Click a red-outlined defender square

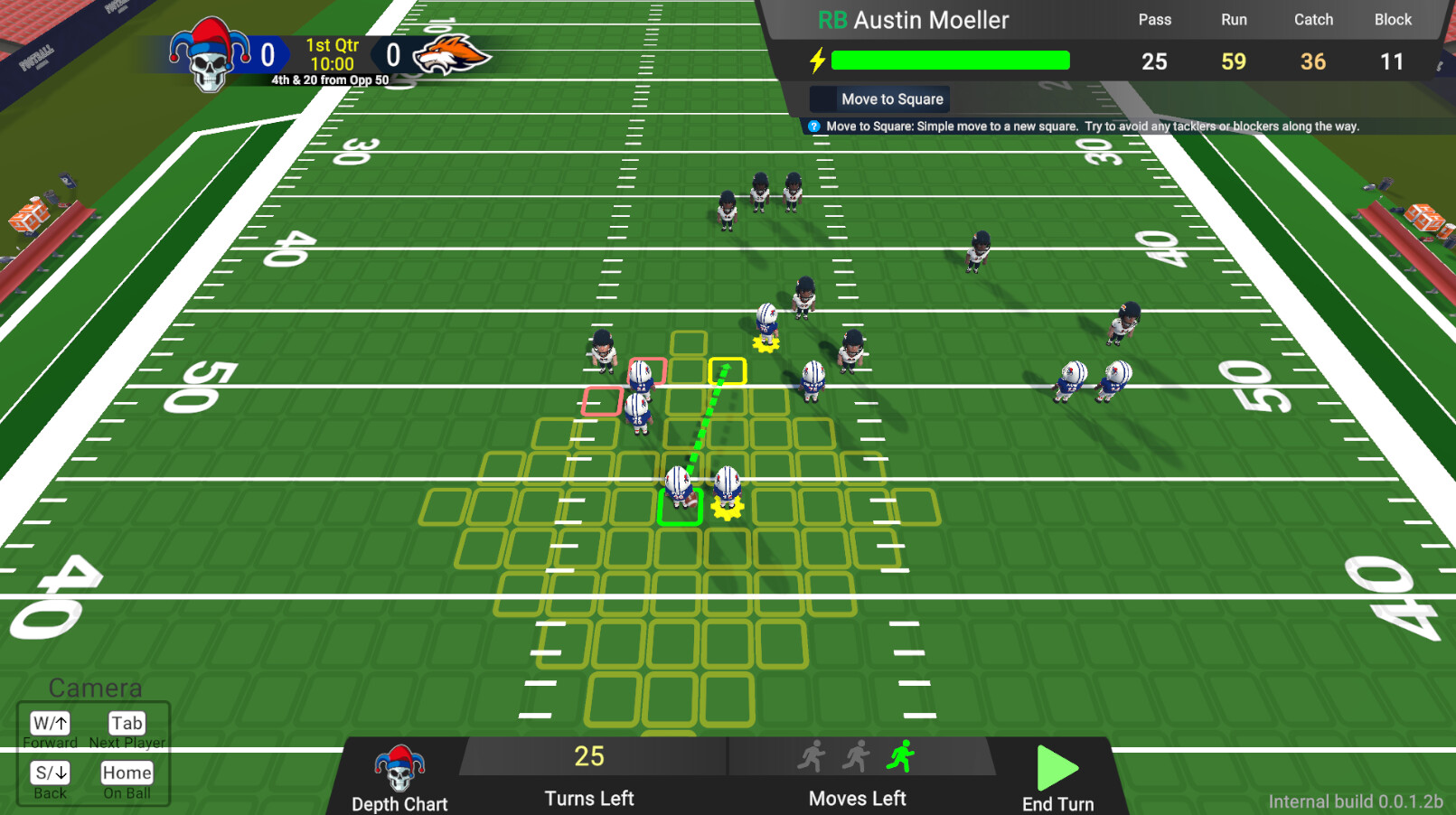pyautogui.click(x=647, y=369)
